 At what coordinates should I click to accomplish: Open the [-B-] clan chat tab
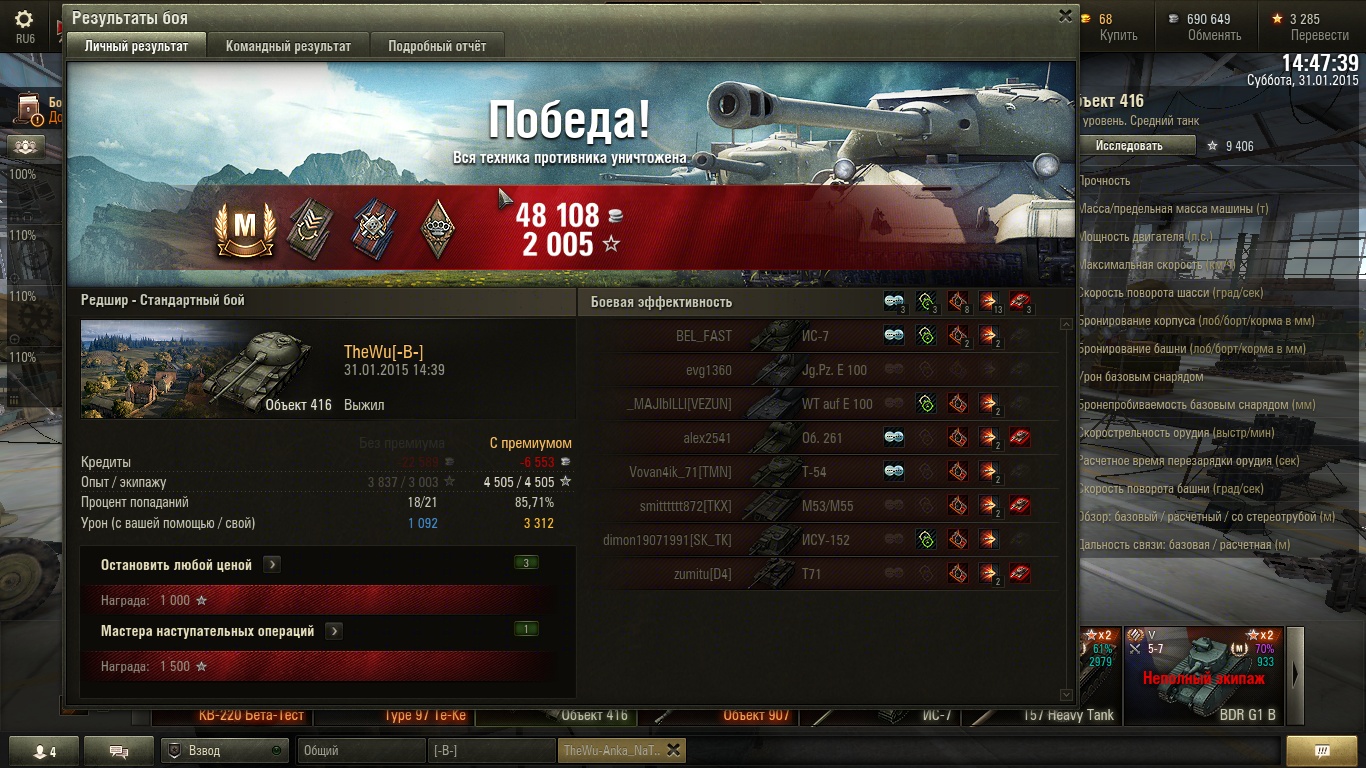coord(491,750)
